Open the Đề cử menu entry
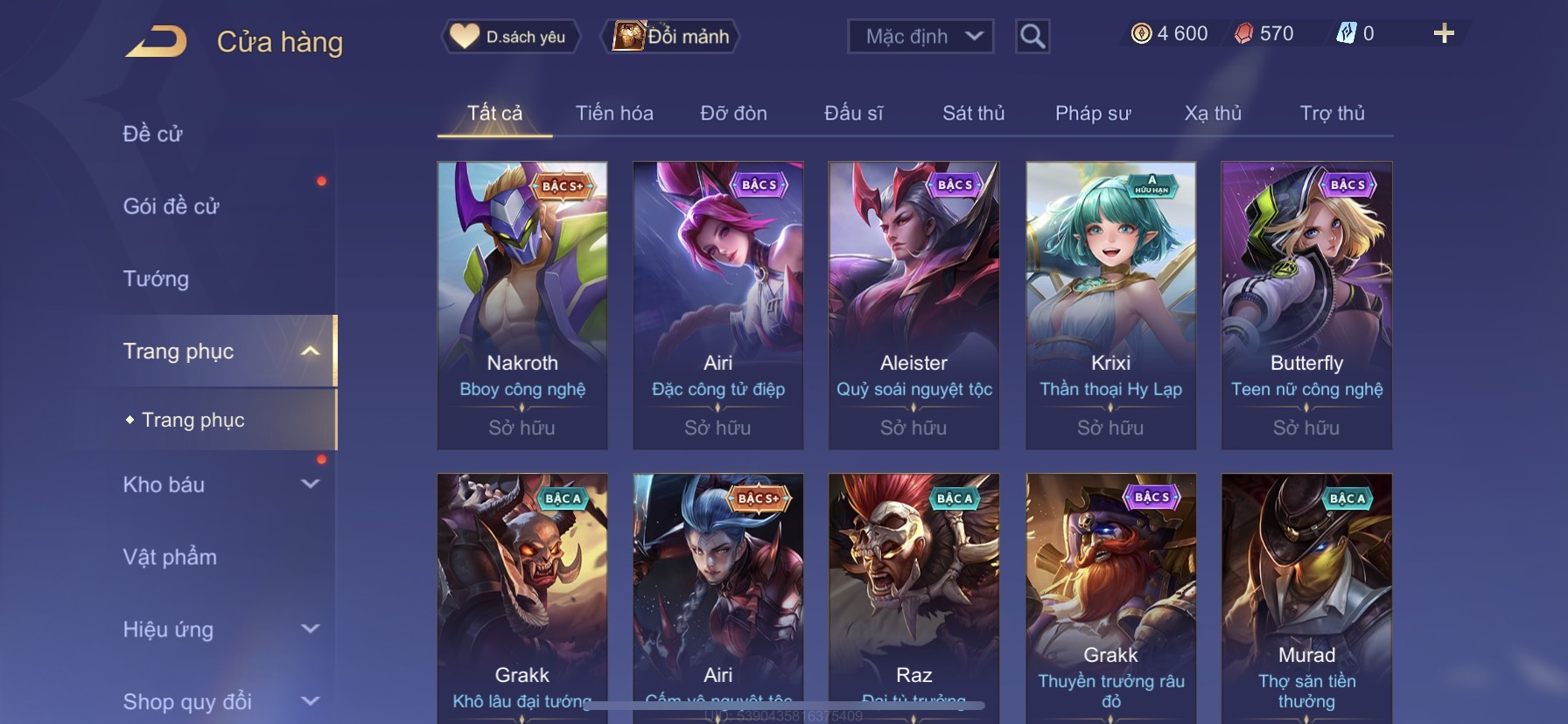The image size is (1568, 724). [153, 134]
